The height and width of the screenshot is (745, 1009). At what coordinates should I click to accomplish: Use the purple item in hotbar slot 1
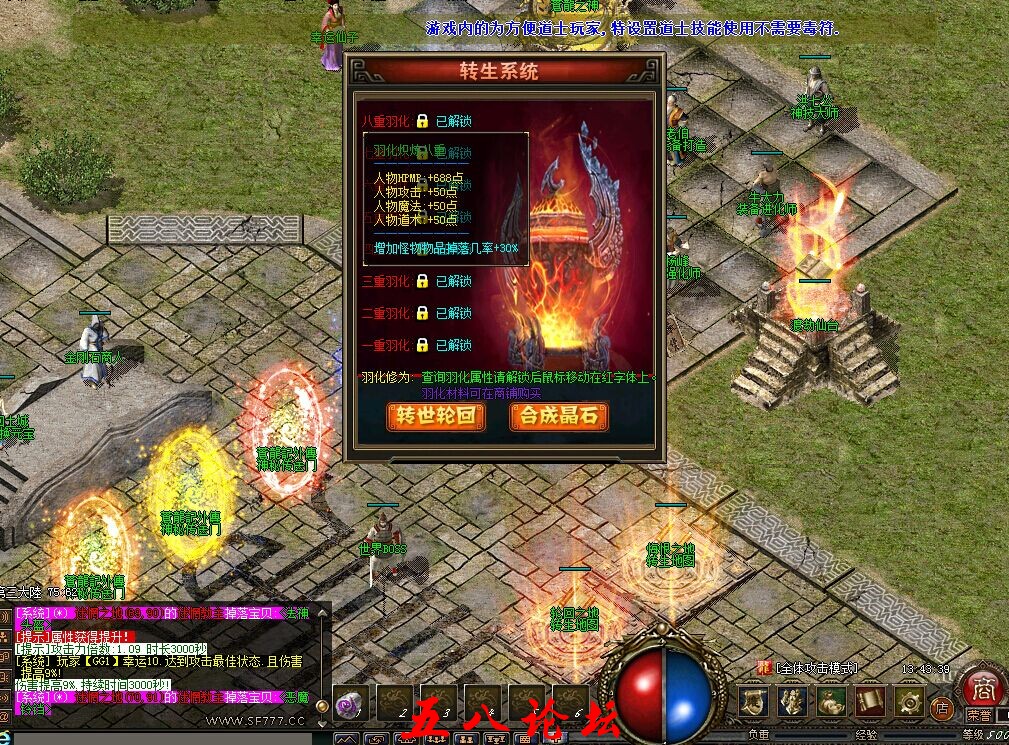[351, 703]
